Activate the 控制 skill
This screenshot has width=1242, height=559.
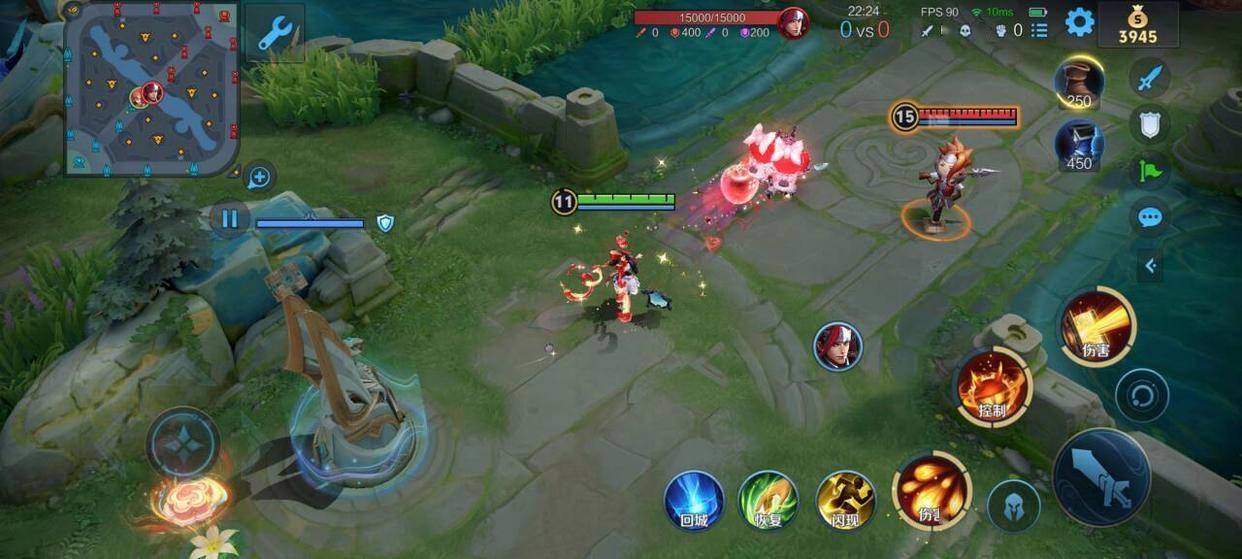coord(992,386)
